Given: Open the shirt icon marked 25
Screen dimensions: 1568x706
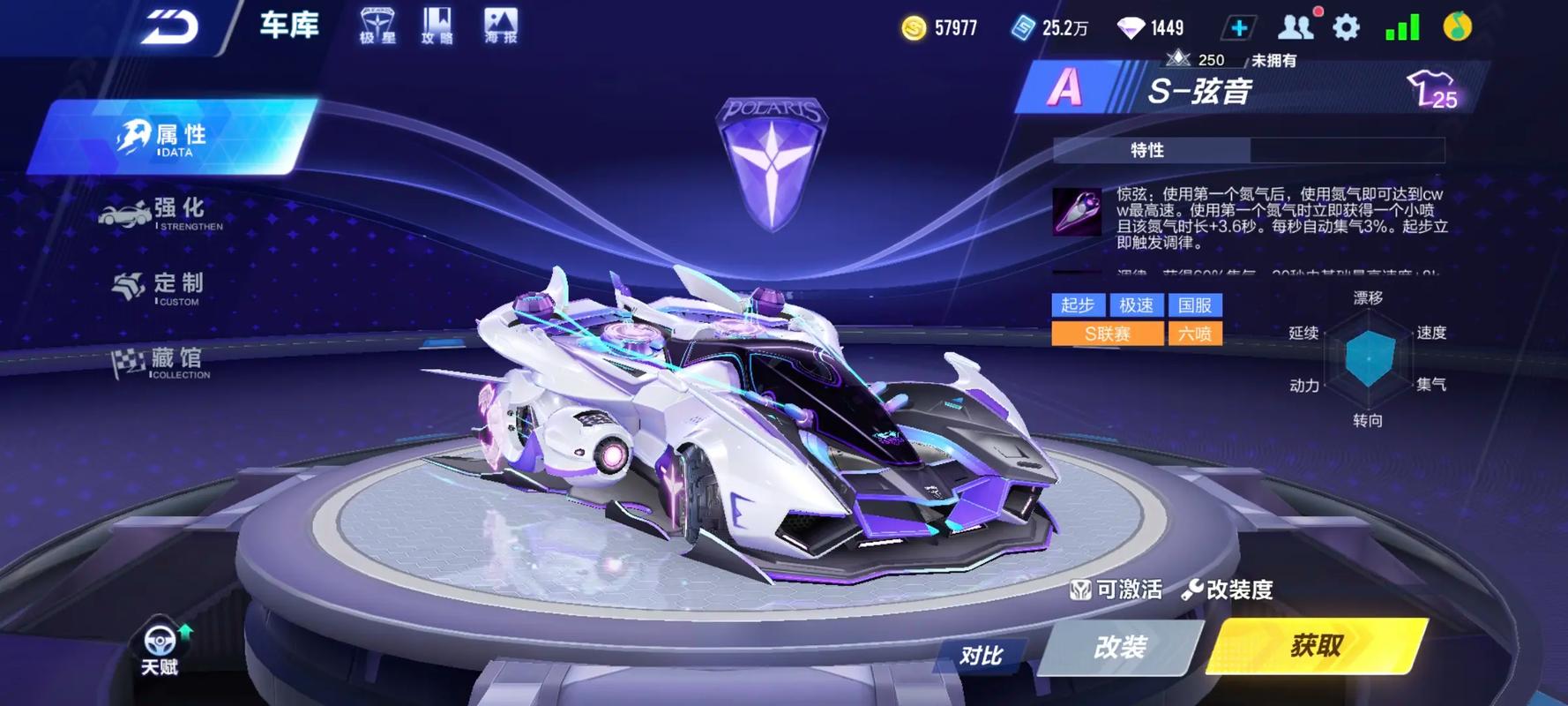Looking at the screenshot, I should (x=1432, y=90).
